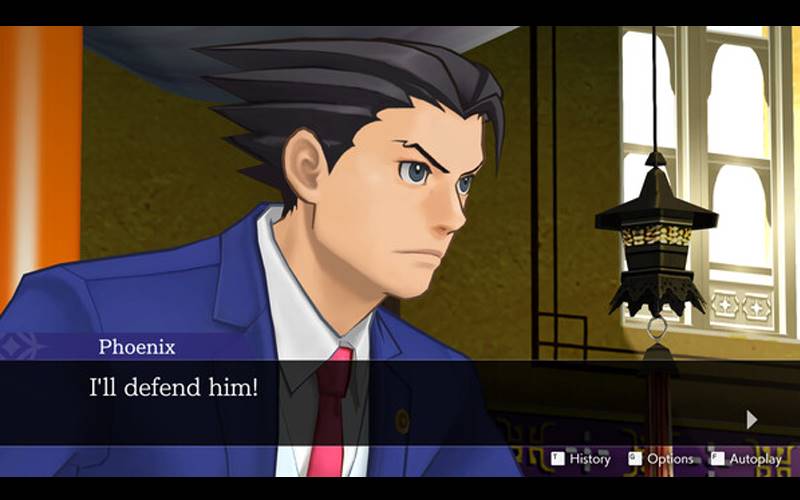Toggle Autoplay for dialogue

point(746,459)
